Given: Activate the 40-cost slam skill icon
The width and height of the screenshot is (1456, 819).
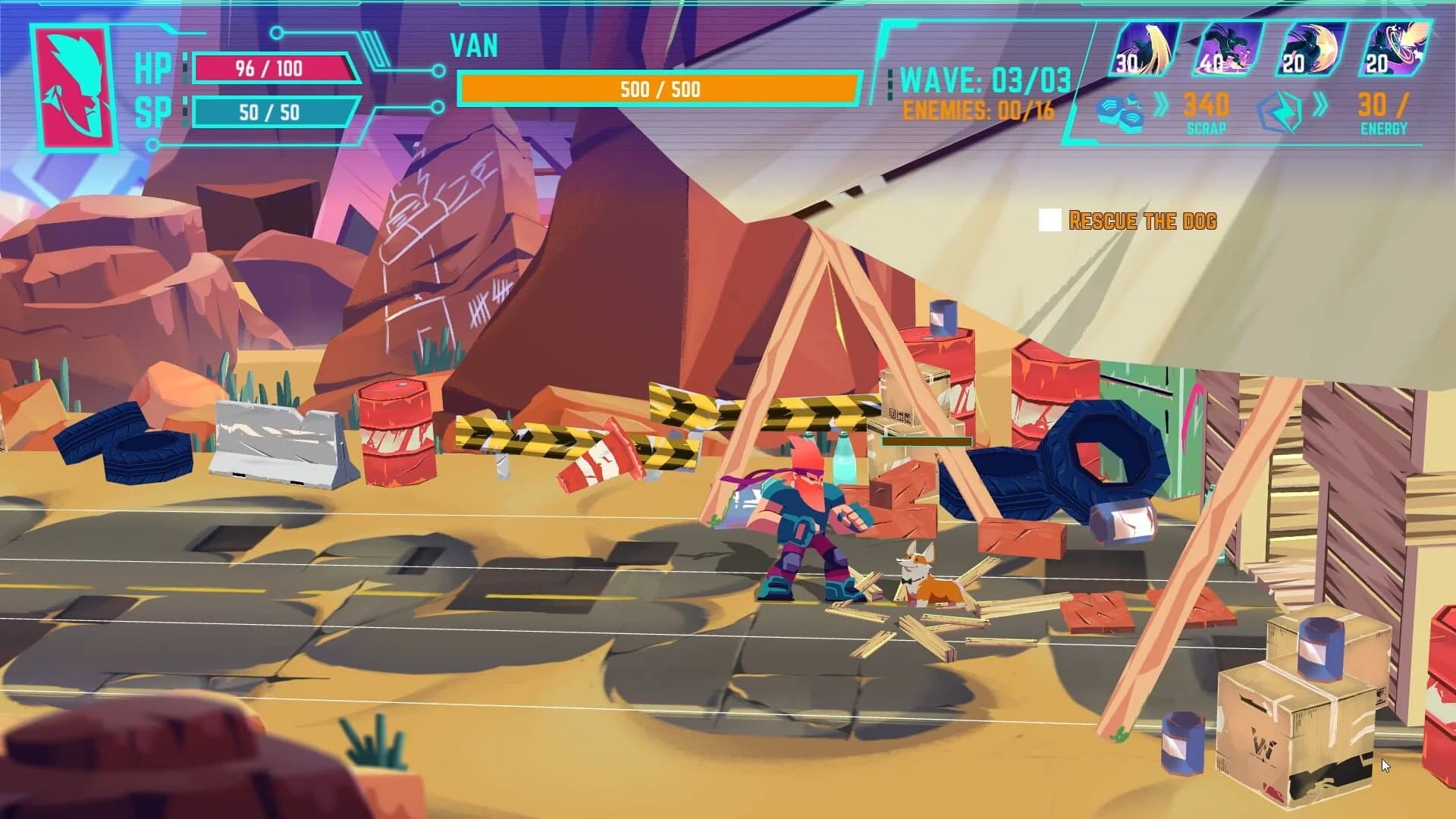Looking at the screenshot, I should click(x=1231, y=49).
